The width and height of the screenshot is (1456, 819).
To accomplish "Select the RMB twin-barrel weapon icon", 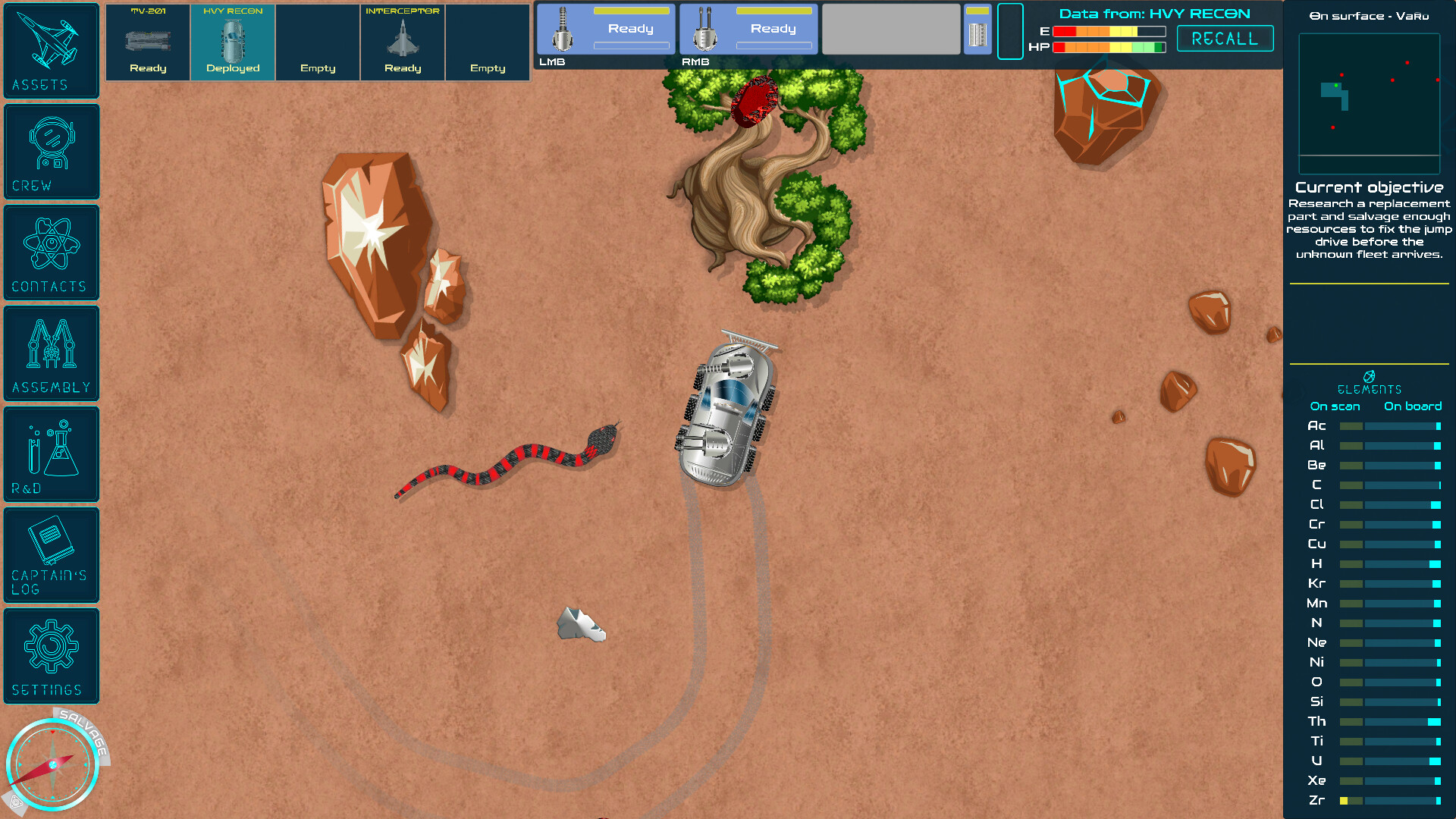I will 704,29.
